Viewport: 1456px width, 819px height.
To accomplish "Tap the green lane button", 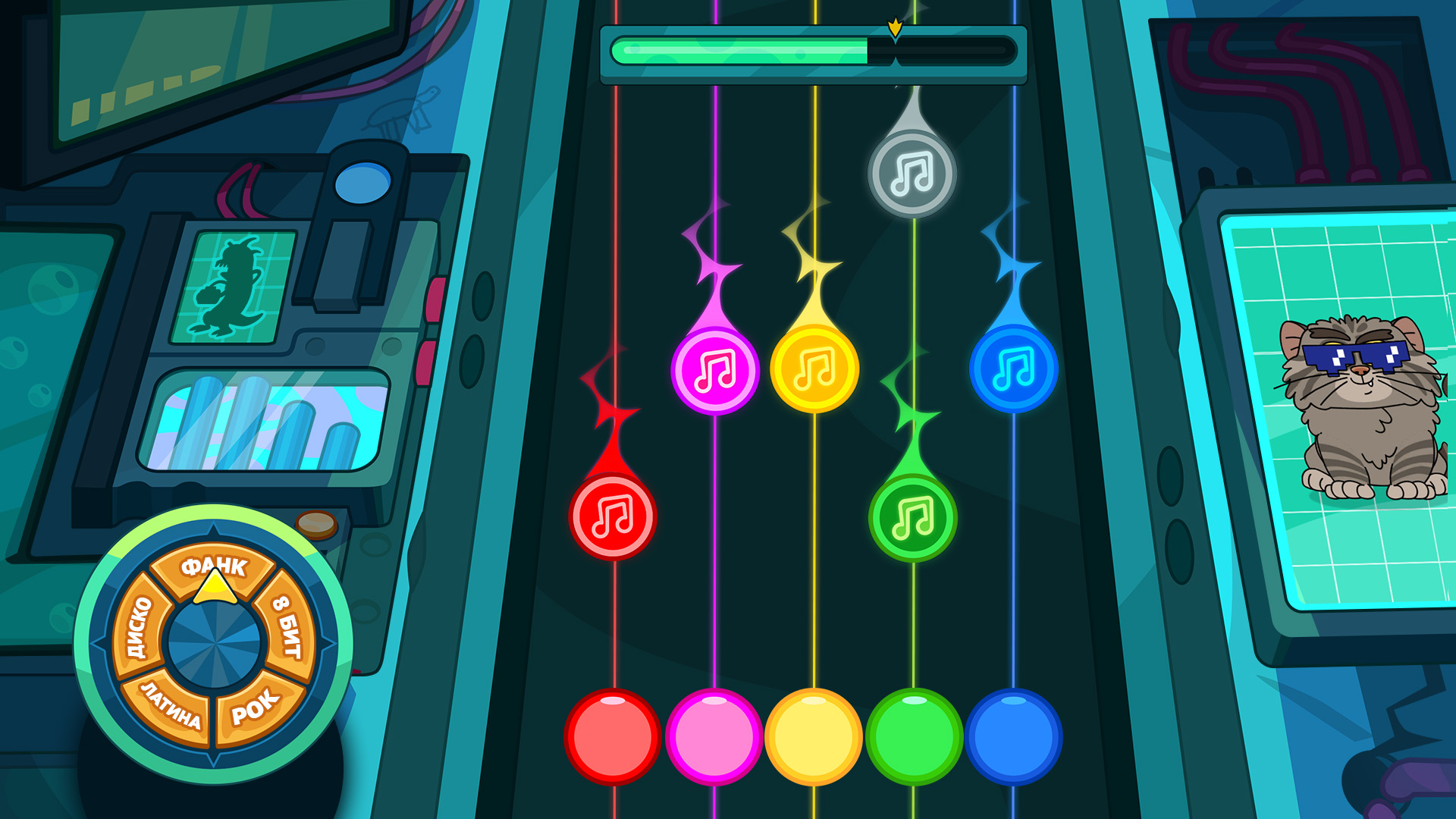I will coord(914,736).
